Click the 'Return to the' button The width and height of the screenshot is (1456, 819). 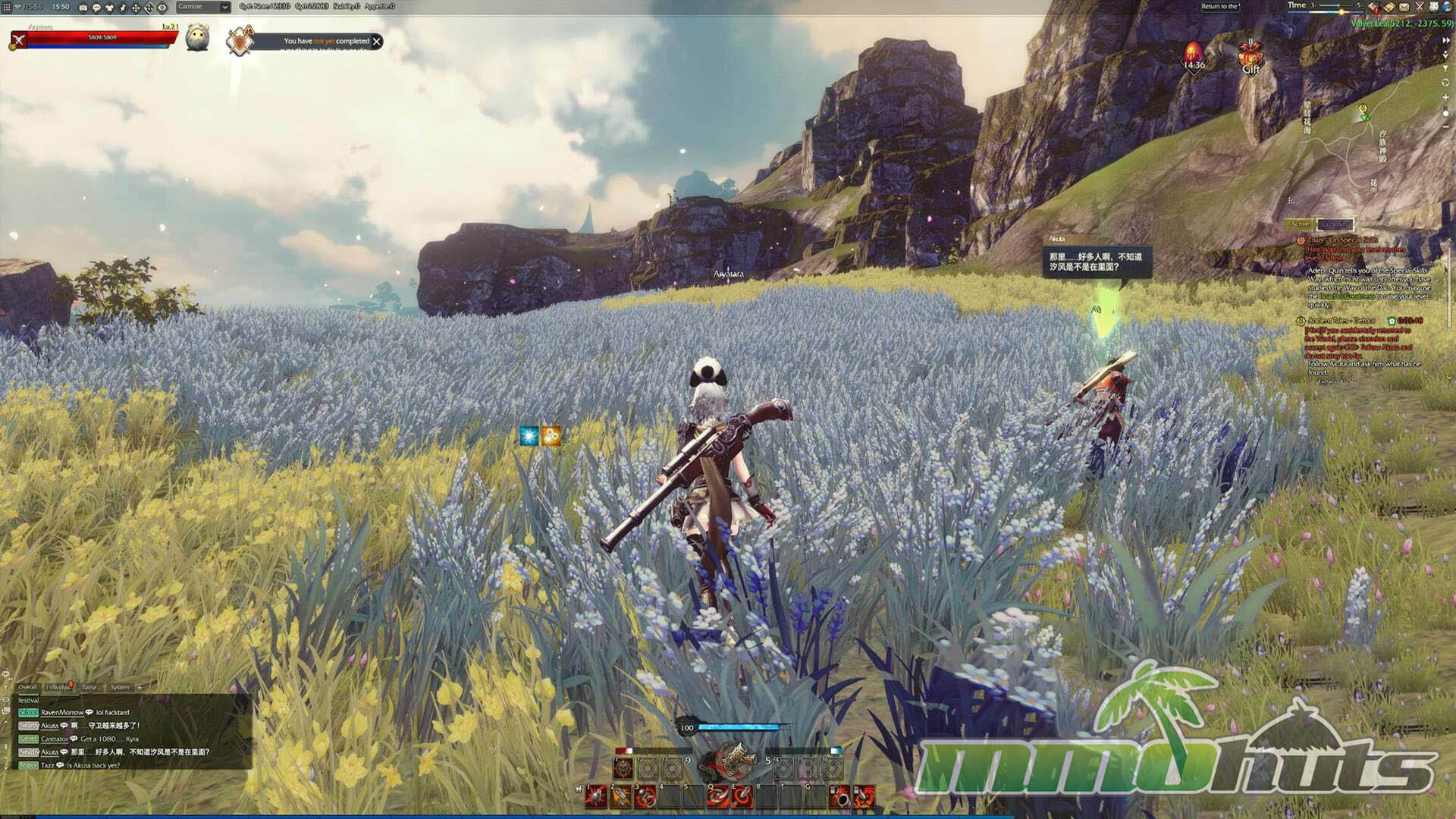[x=1219, y=7]
